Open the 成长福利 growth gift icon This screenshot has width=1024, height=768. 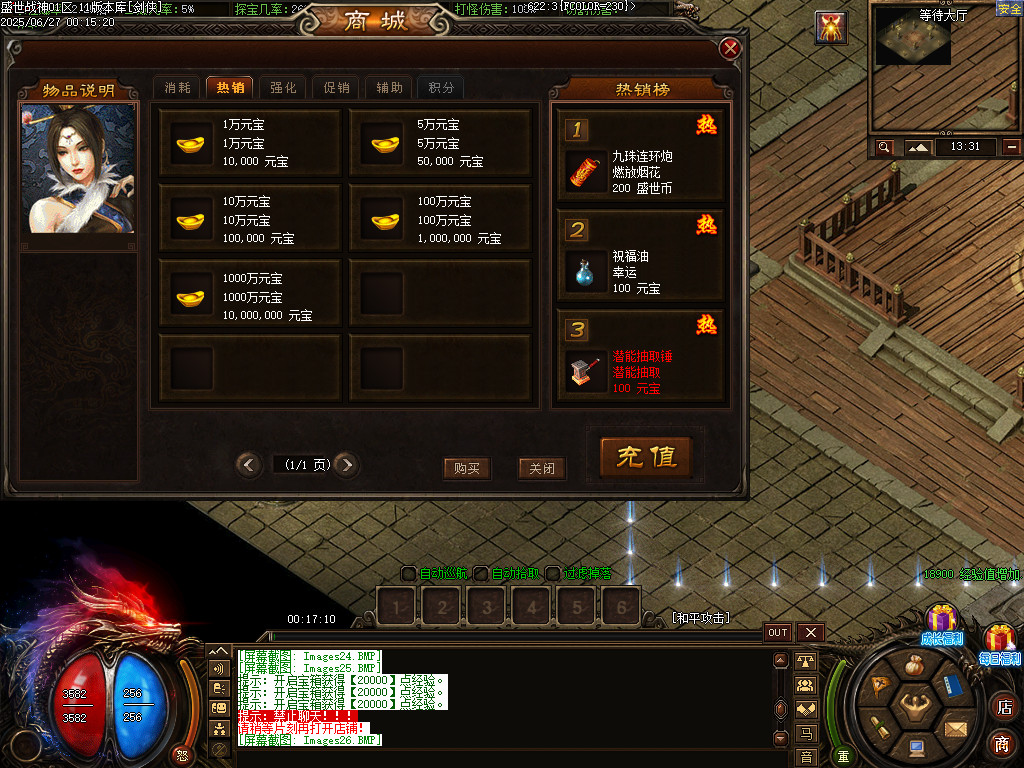coord(941,622)
